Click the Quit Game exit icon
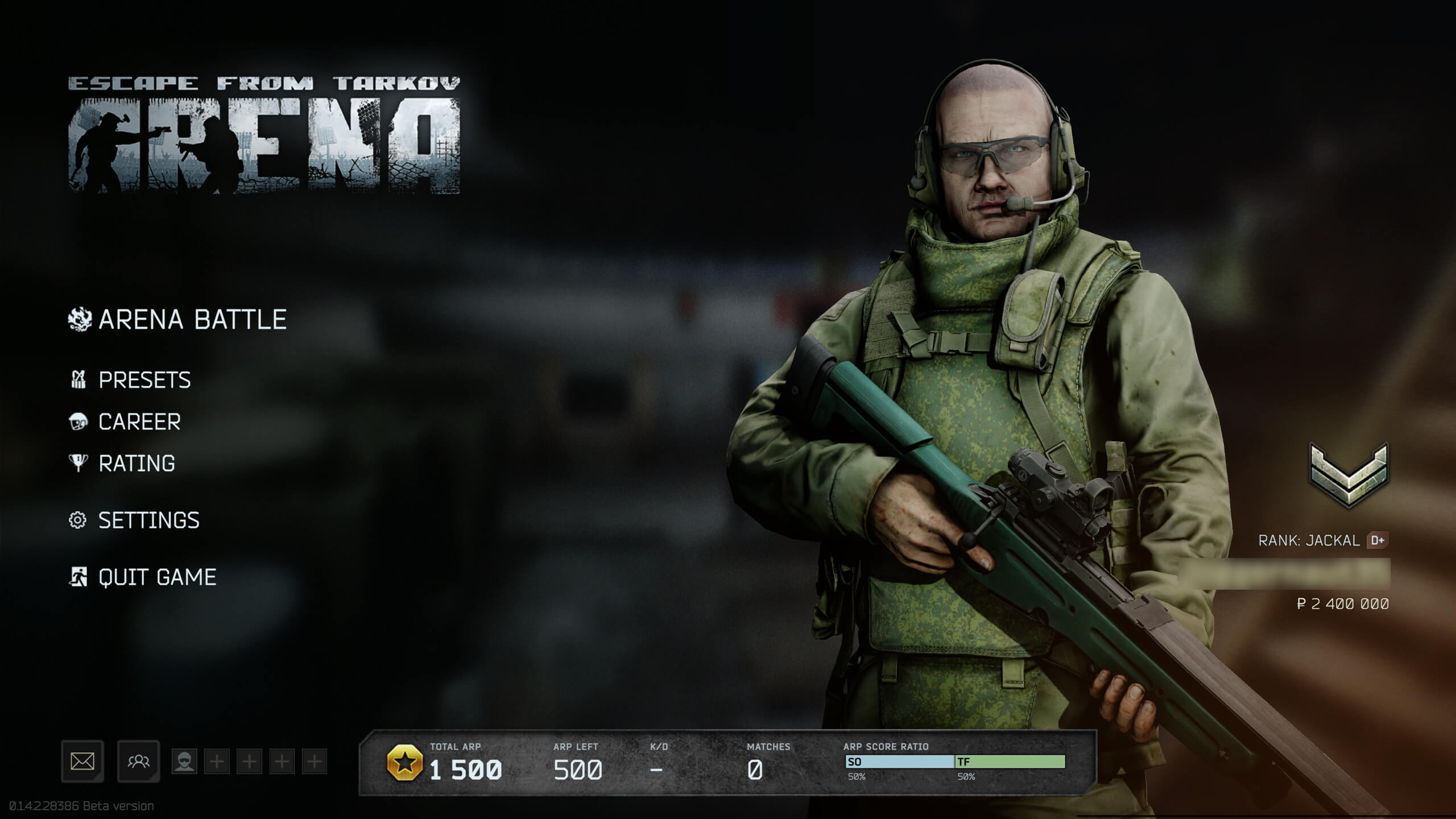This screenshot has width=1456, height=819. click(80, 577)
